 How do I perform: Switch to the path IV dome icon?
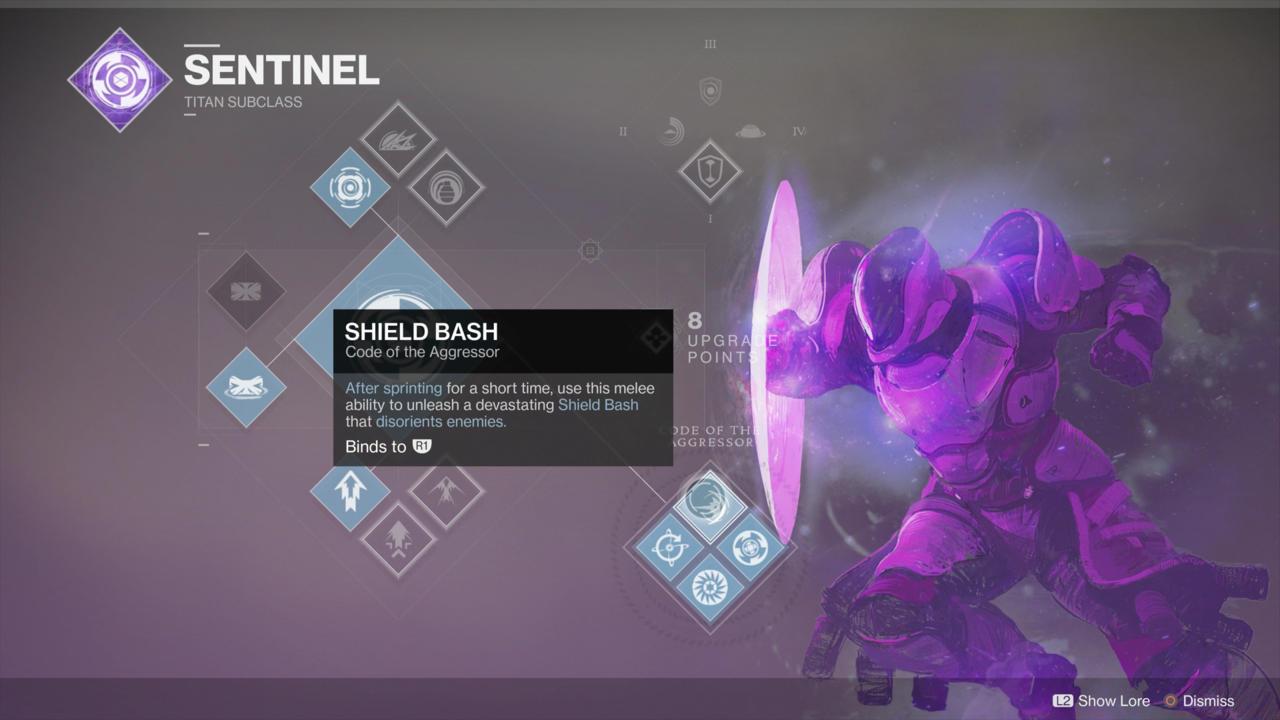point(750,131)
